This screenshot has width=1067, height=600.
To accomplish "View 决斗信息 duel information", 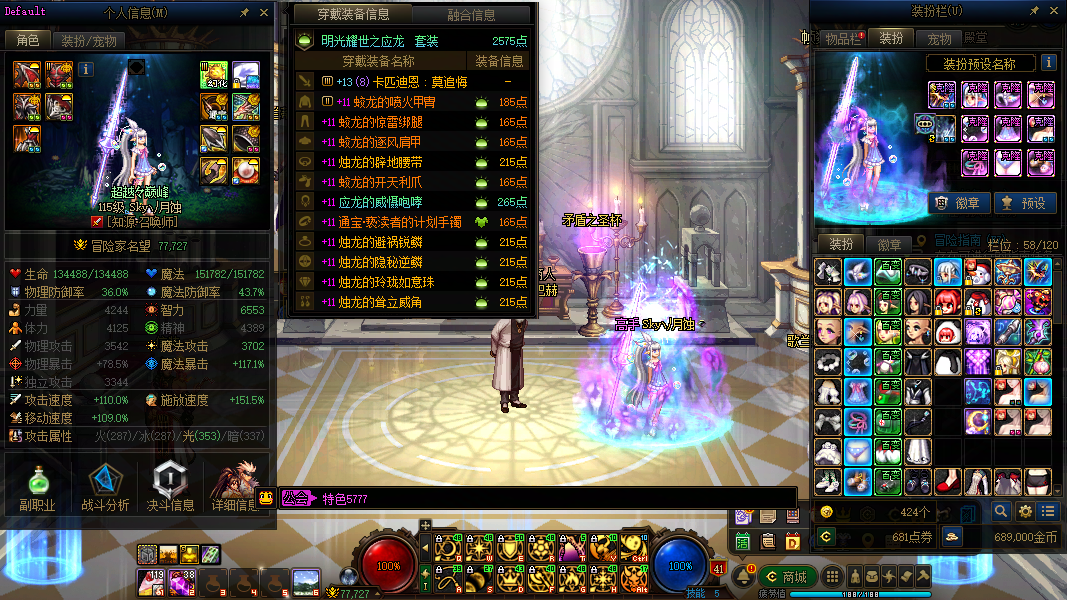I will (x=171, y=487).
